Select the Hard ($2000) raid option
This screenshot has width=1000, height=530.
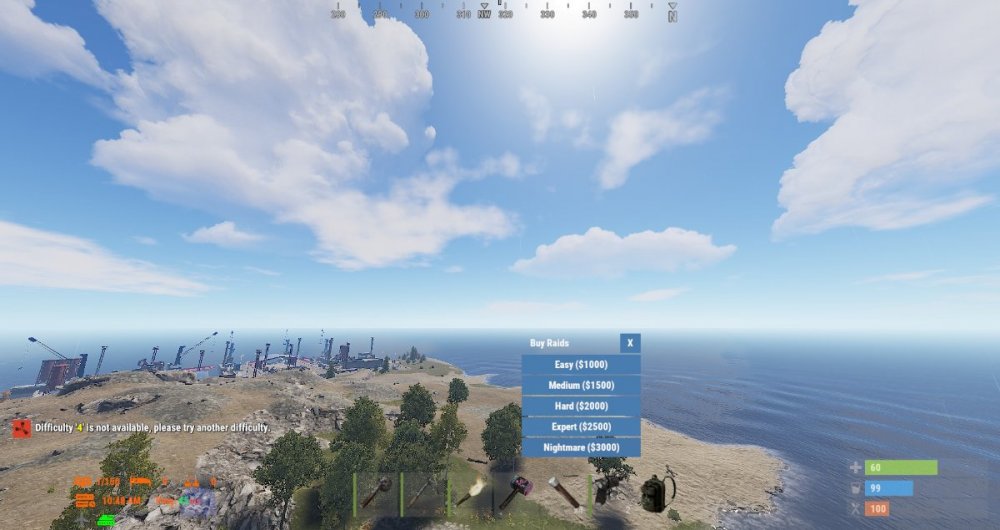click(x=581, y=406)
